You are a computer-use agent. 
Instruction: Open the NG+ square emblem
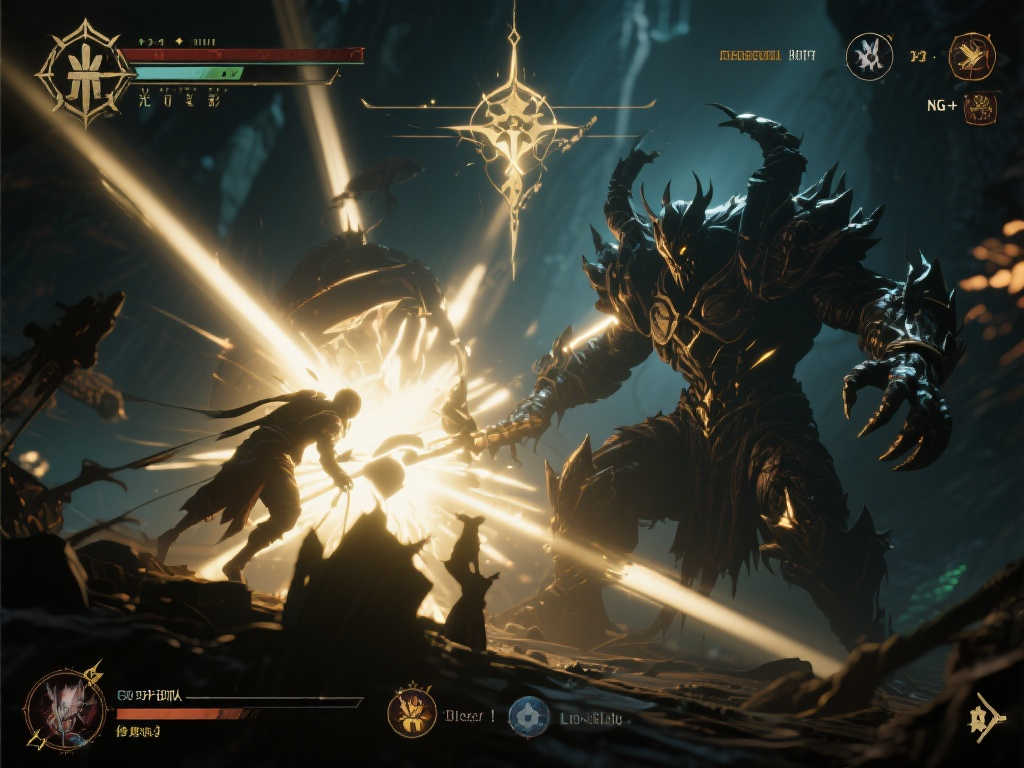click(x=980, y=107)
